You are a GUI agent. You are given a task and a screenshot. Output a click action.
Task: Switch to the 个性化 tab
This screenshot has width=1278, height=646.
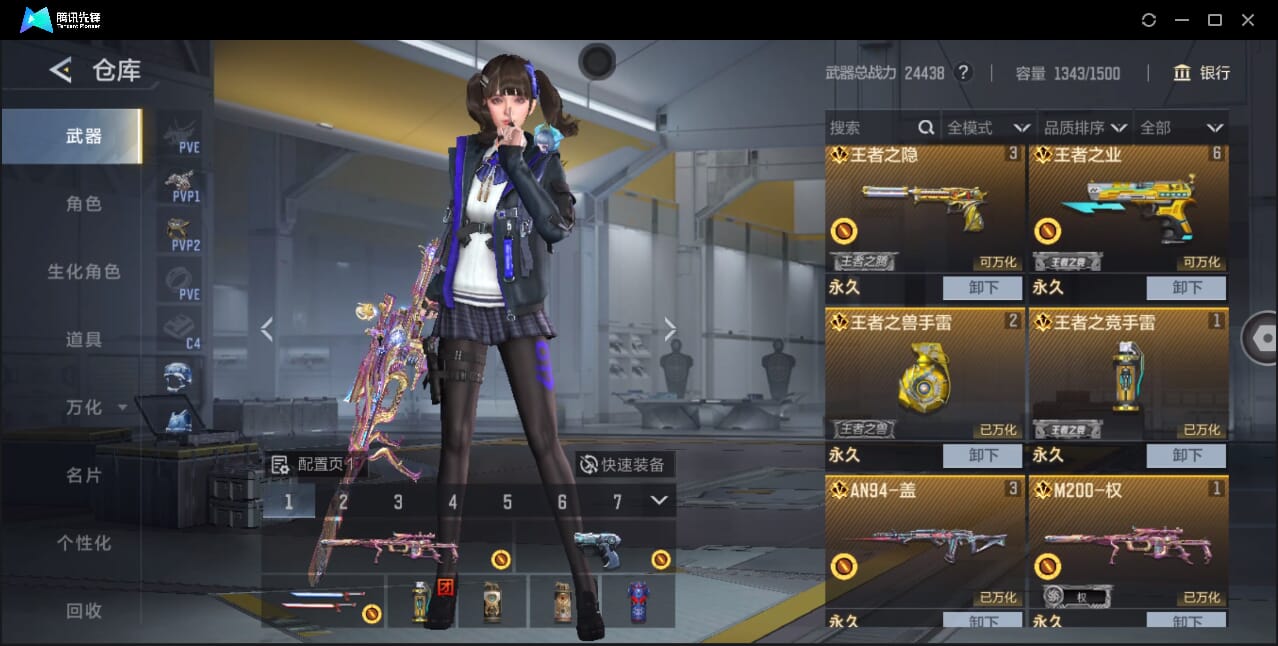point(83,543)
